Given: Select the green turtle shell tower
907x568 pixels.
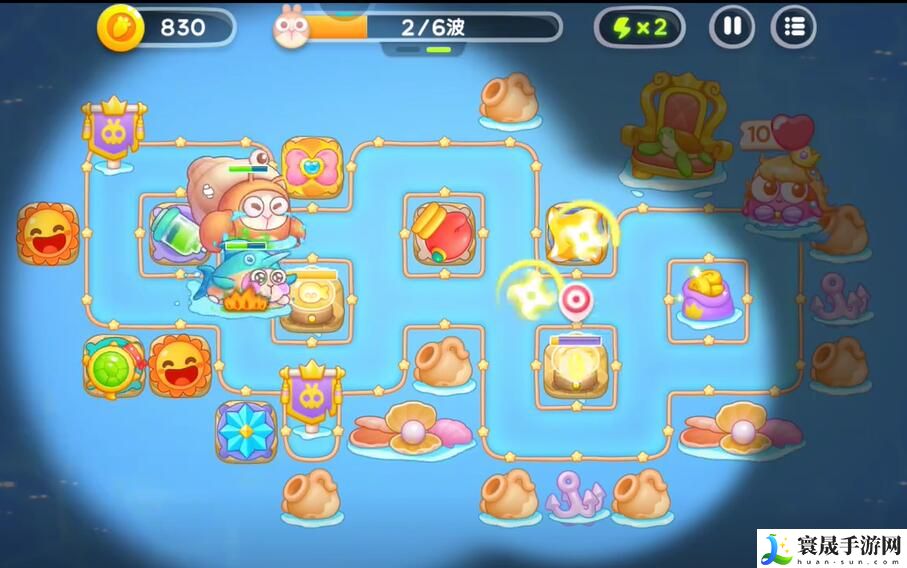Looking at the screenshot, I should click(113, 366).
